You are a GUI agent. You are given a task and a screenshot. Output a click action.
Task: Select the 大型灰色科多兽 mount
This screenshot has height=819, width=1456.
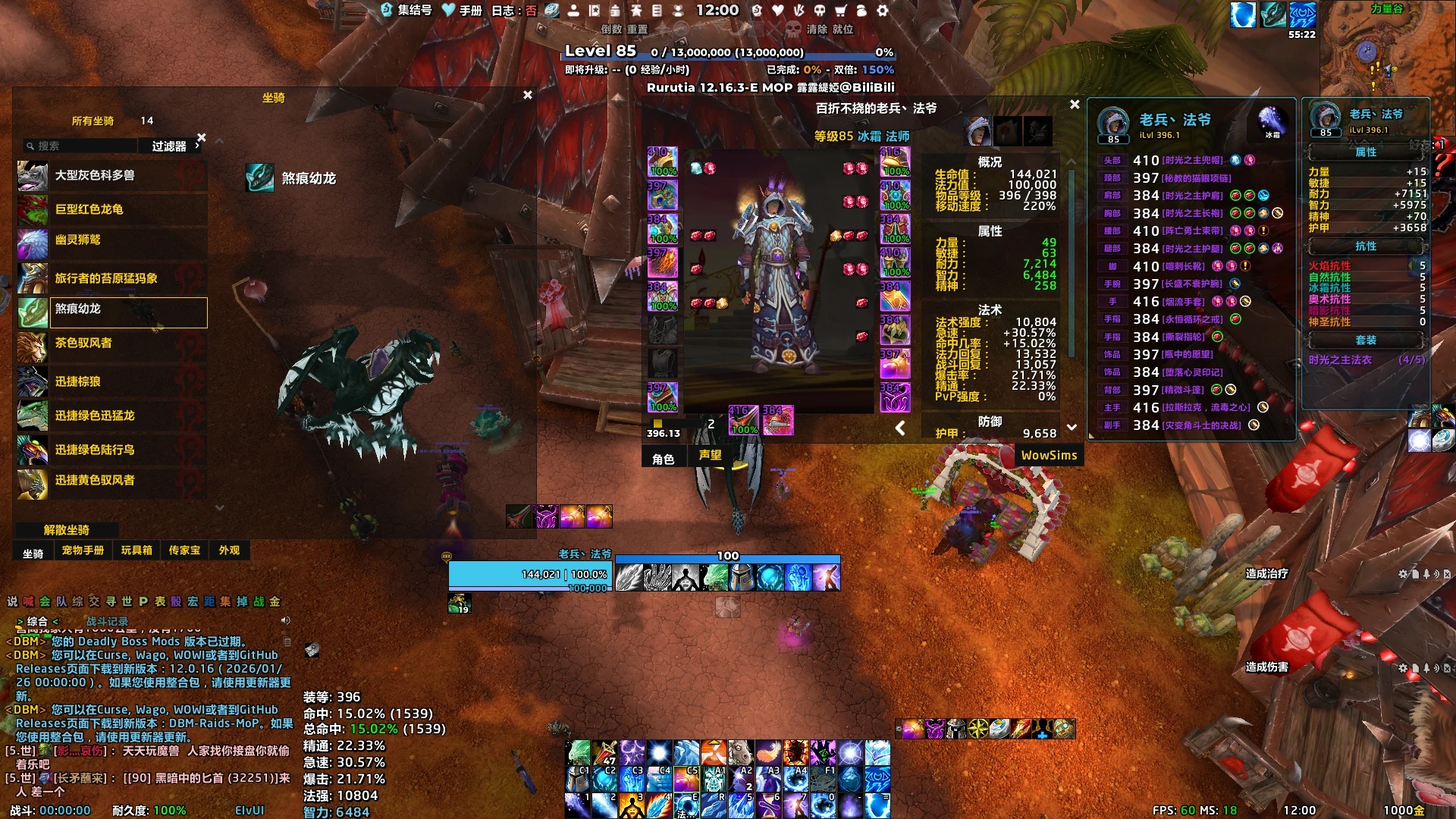111,176
